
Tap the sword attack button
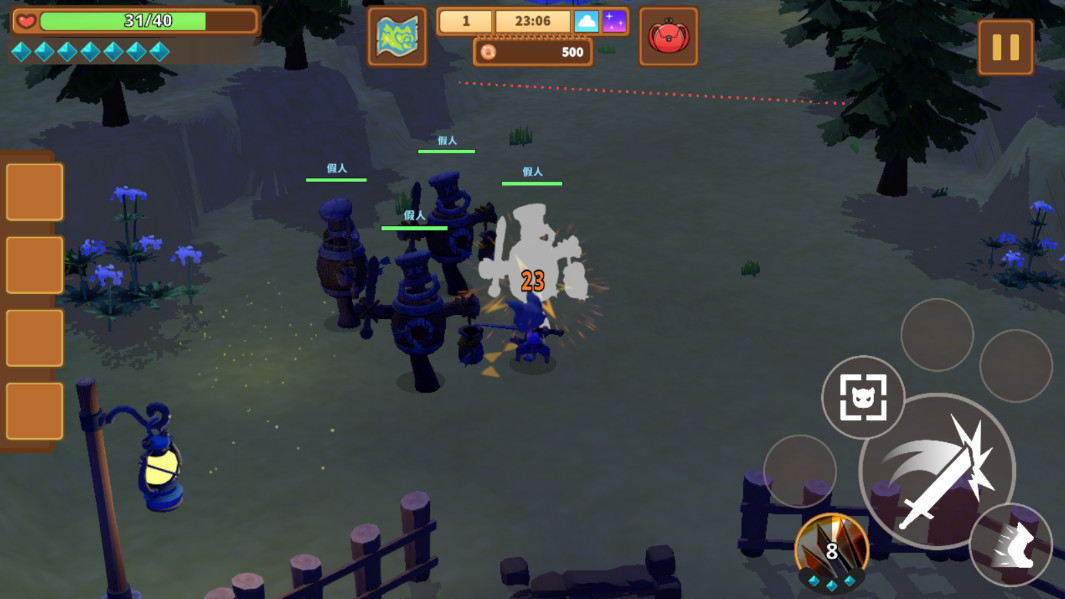point(937,472)
